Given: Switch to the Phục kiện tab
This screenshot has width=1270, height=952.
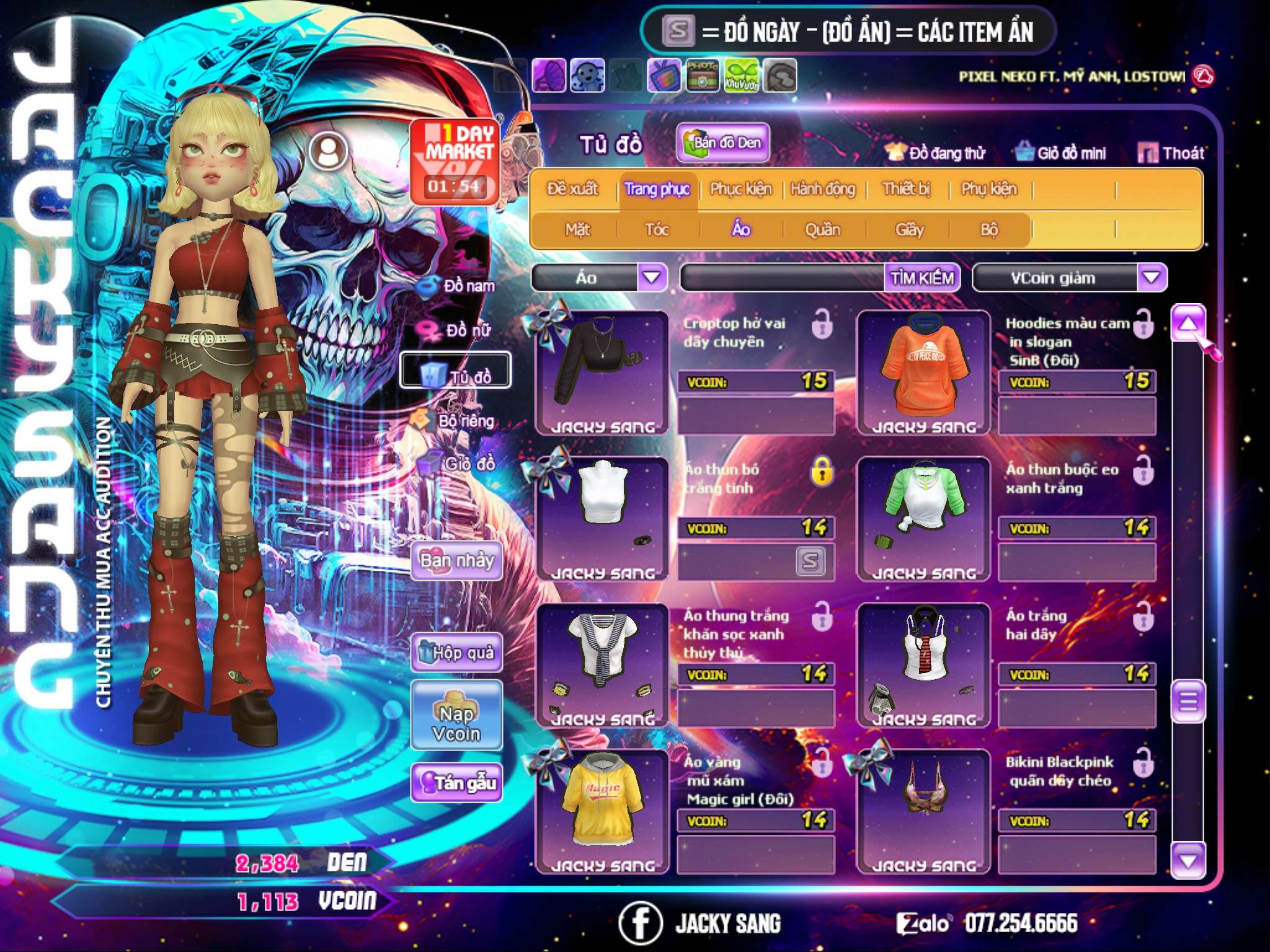Looking at the screenshot, I should pos(740,189).
